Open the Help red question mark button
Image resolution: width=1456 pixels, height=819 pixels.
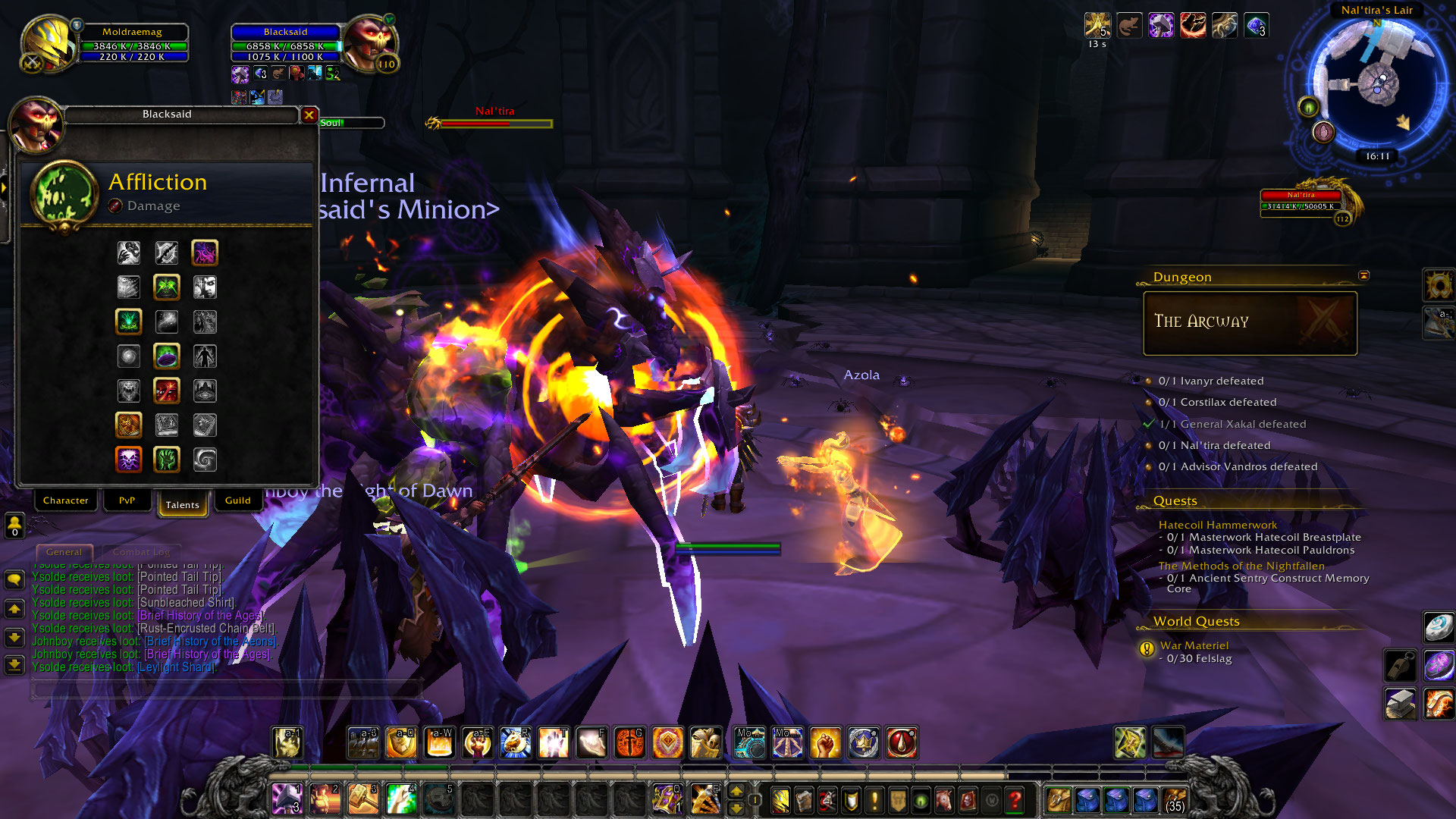[x=1015, y=799]
